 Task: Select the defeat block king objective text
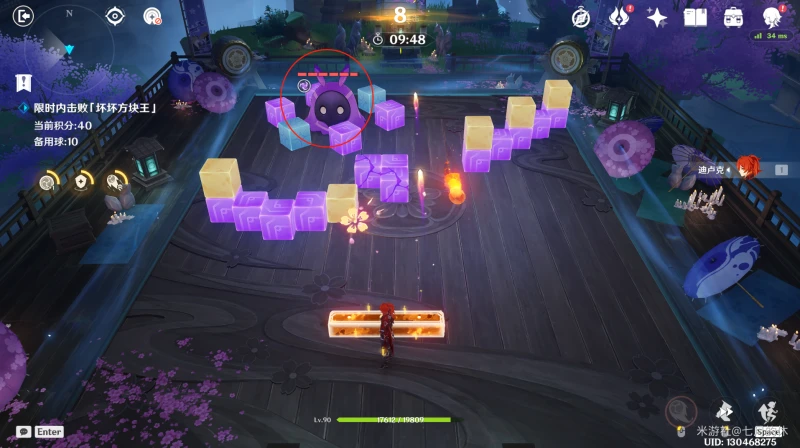[x=97, y=108]
